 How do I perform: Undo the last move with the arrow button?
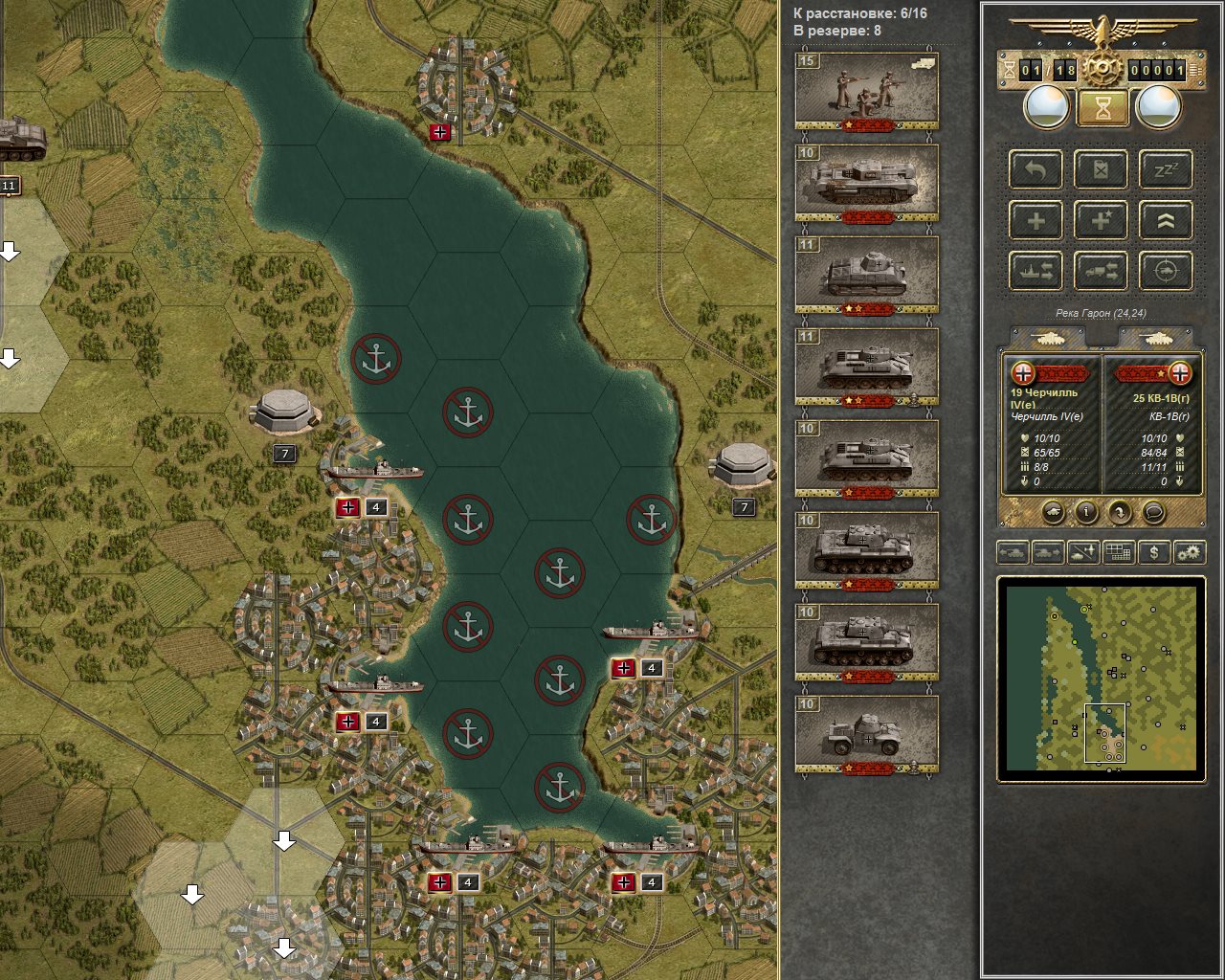point(1036,170)
